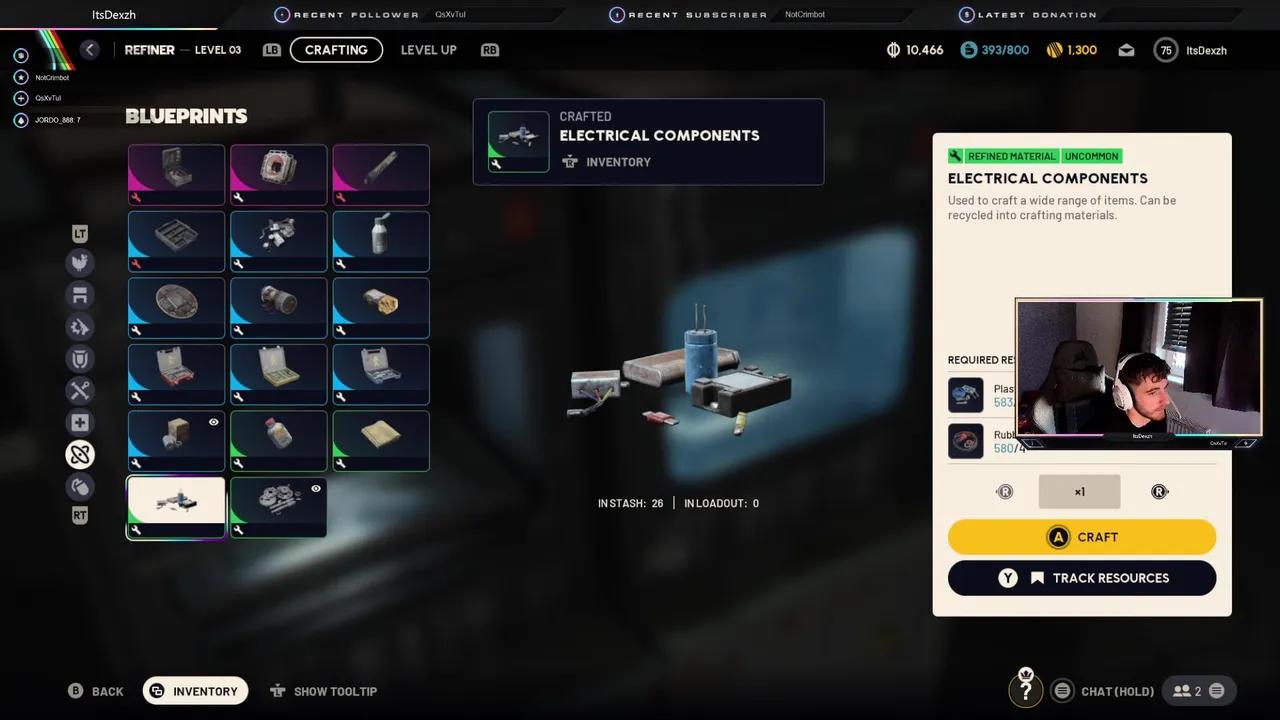Open the shield/armor category icon
The width and height of the screenshot is (1280, 720).
(80, 359)
